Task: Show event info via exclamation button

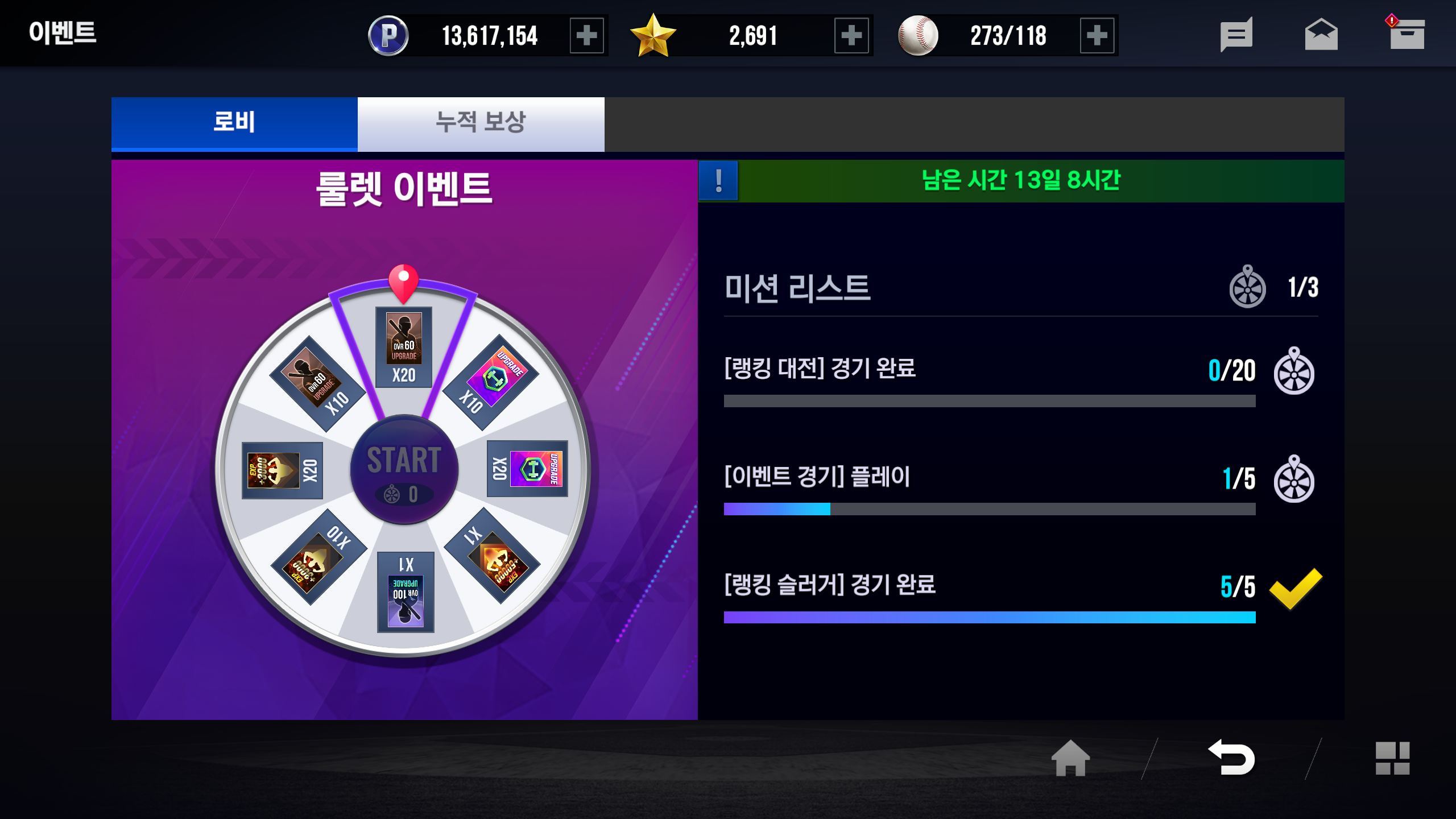Action: (718, 181)
